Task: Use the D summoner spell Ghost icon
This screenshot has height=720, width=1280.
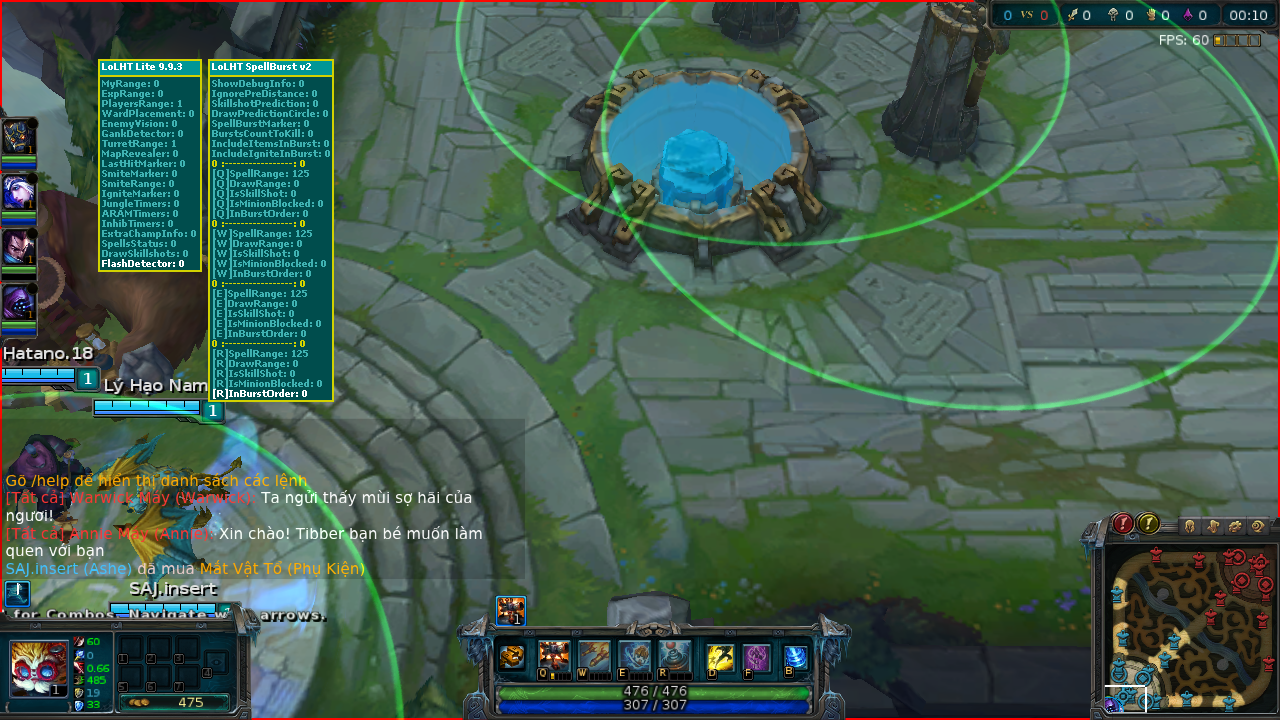Action: [x=720, y=657]
